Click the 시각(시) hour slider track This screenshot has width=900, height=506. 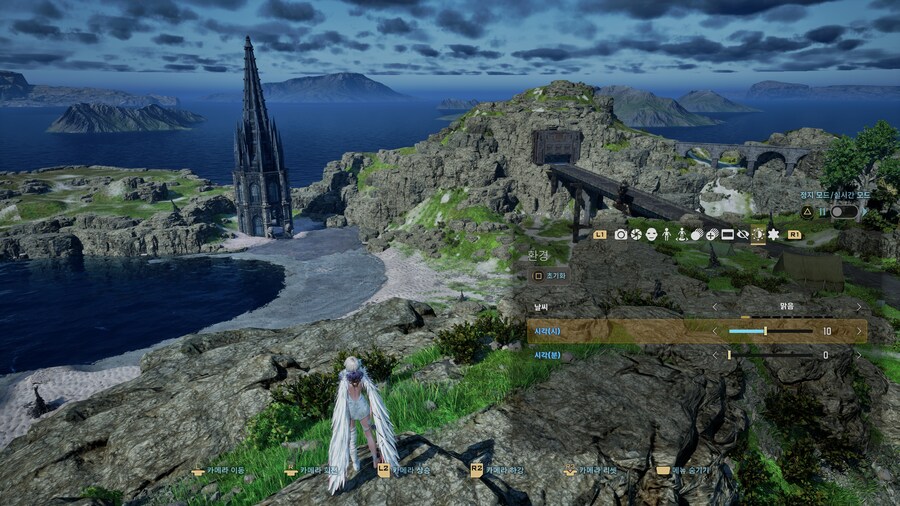click(x=770, y=331)
